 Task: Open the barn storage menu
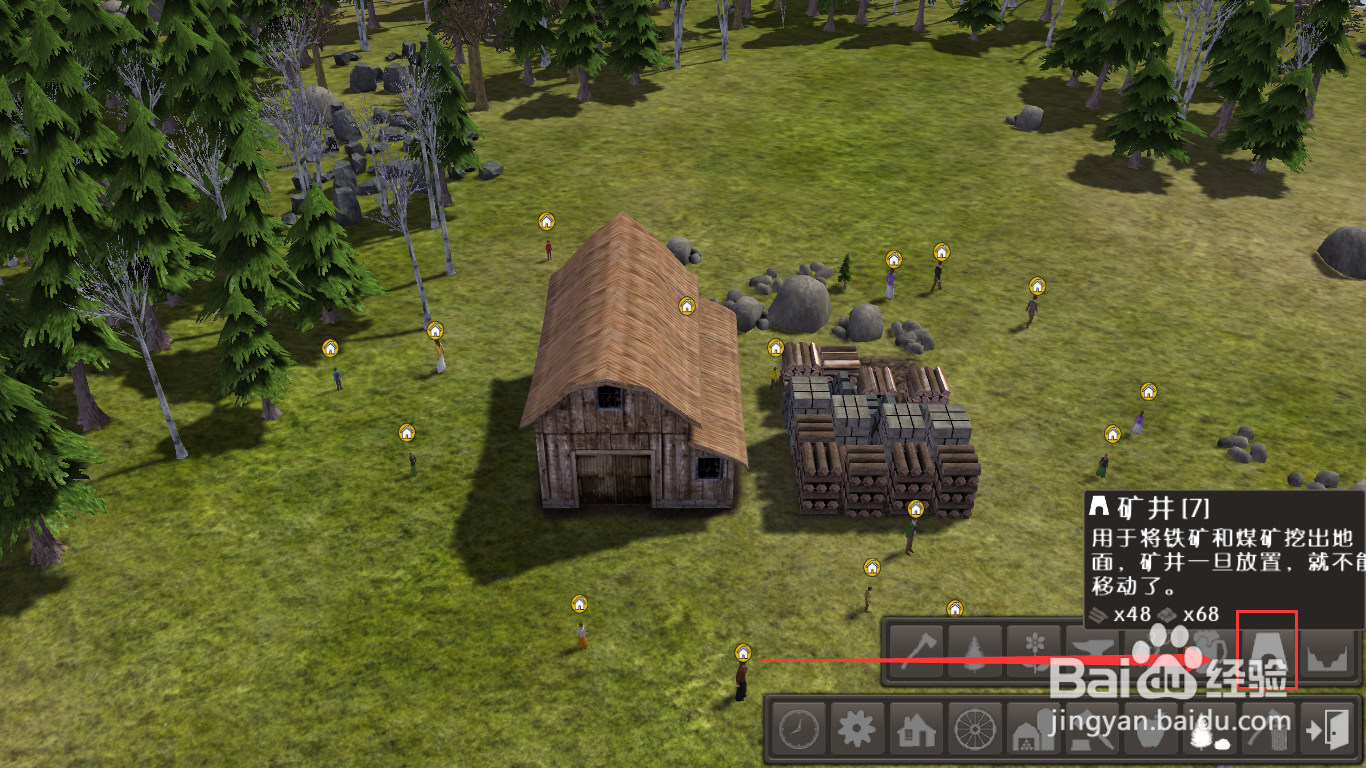click(1033, 731)
